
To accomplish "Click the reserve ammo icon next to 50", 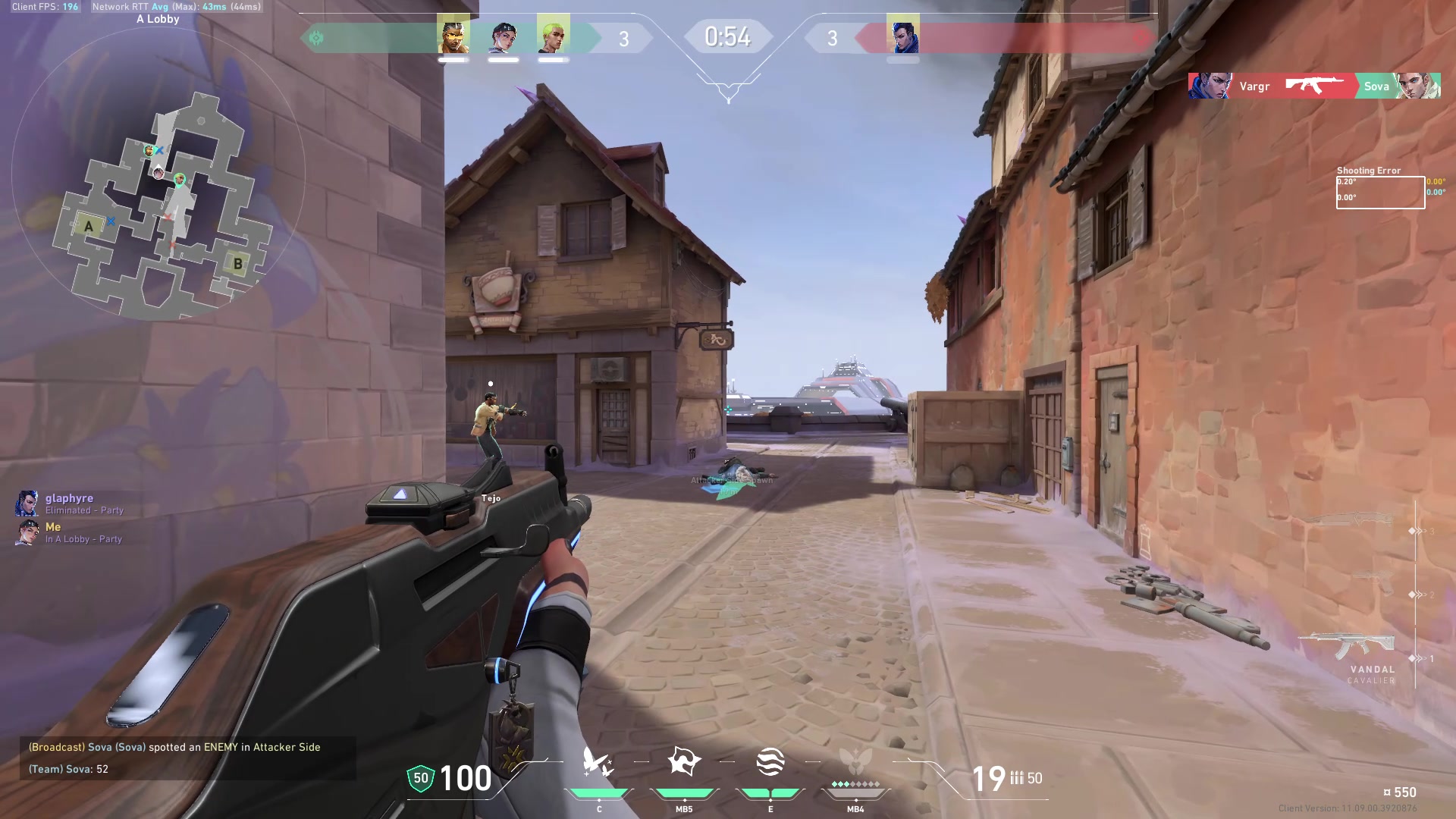I will pos(1019,778).
